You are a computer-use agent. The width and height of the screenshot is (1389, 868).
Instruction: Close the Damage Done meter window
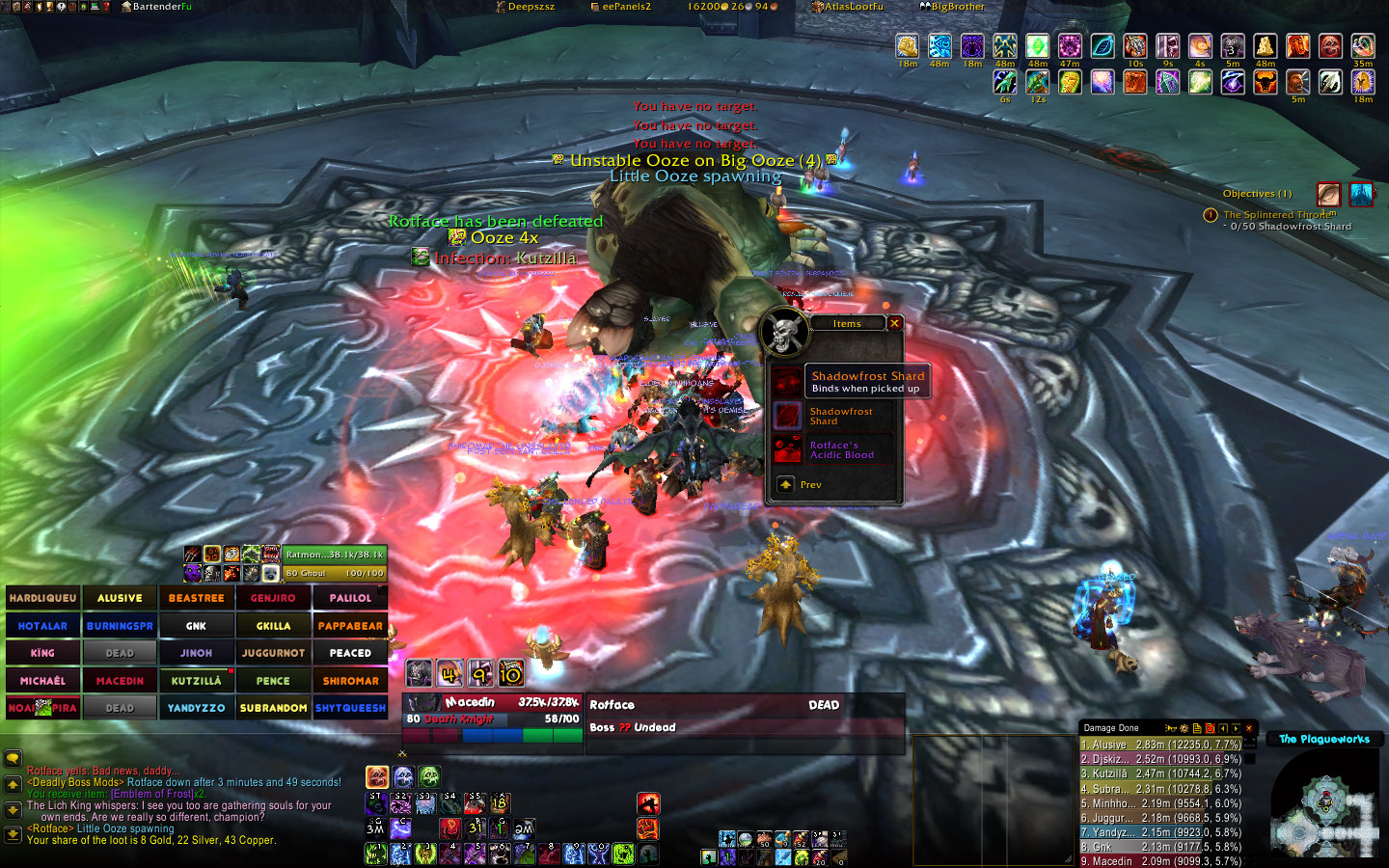pos(1249,728)
